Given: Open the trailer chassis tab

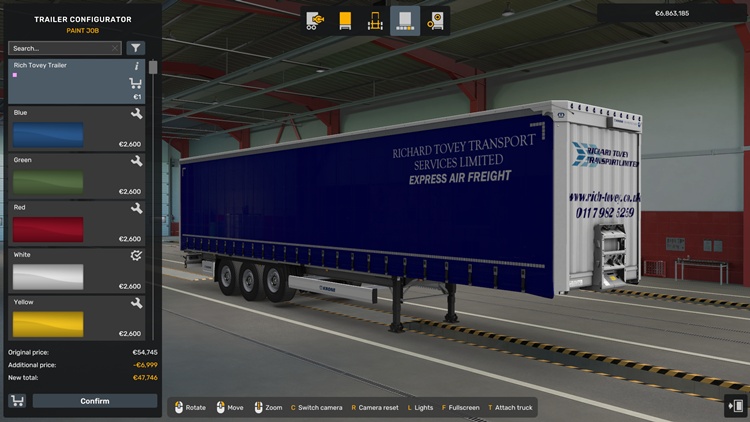Looking at the screenshot, I should tap(375, 20).
